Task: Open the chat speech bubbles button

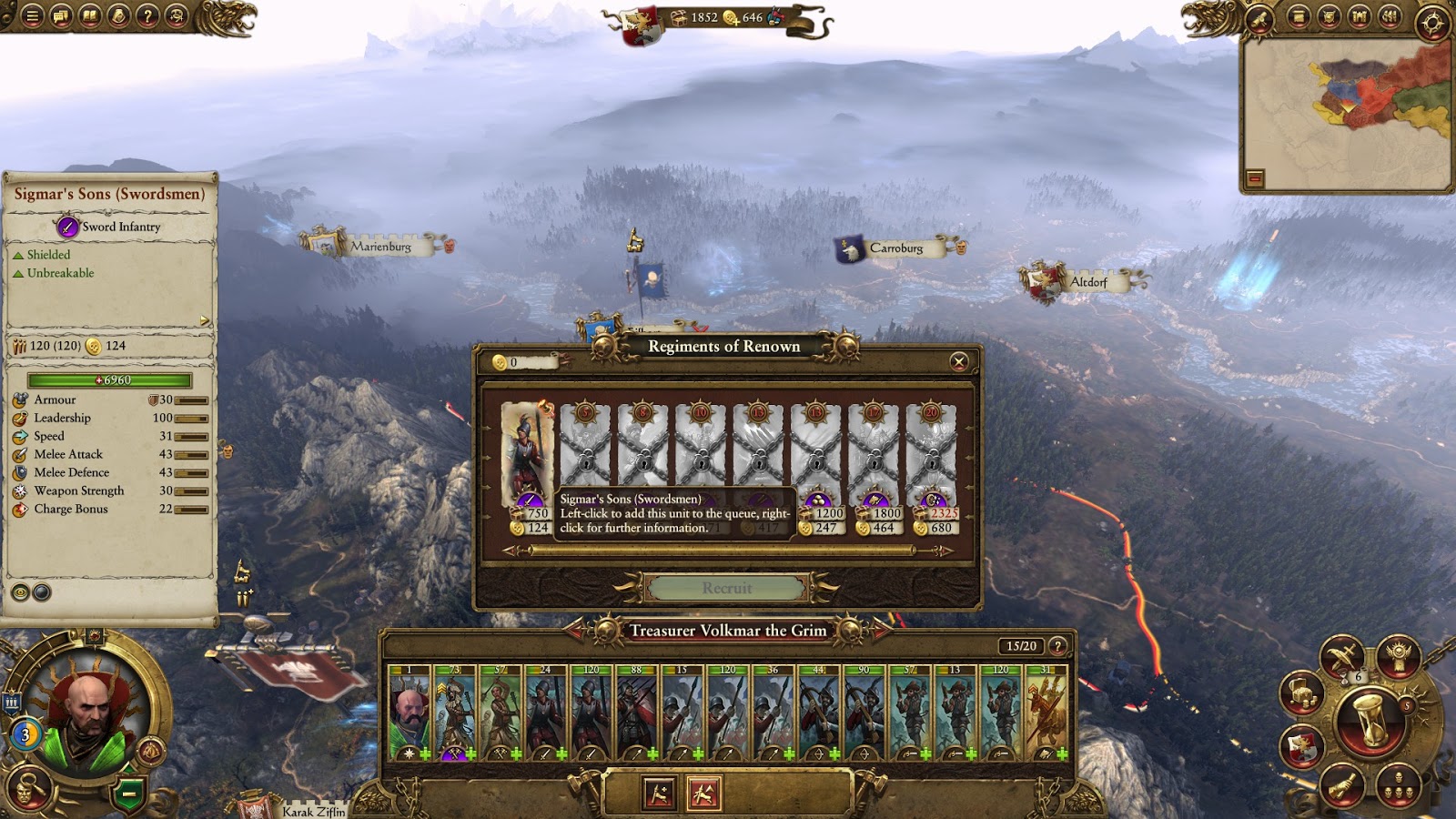Action: coord(61,15)
